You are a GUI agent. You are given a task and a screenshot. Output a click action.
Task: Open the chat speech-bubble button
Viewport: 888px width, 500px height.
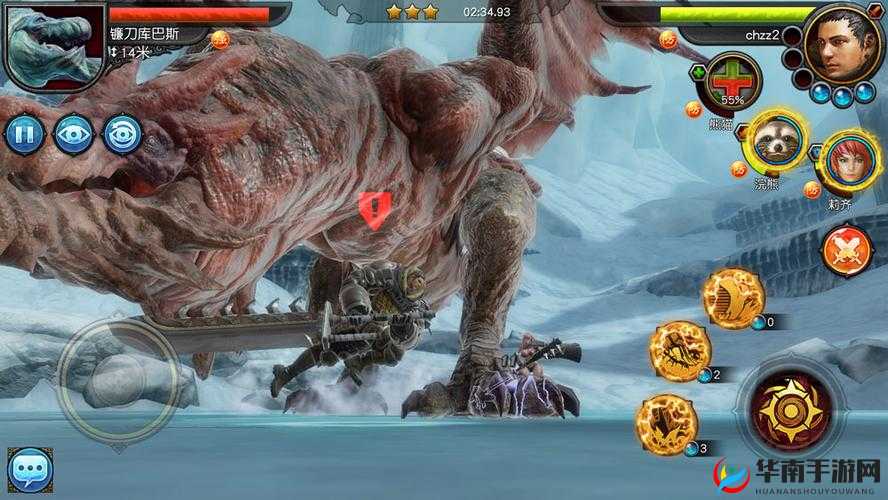pyautogui.click(x=29, y=469)
